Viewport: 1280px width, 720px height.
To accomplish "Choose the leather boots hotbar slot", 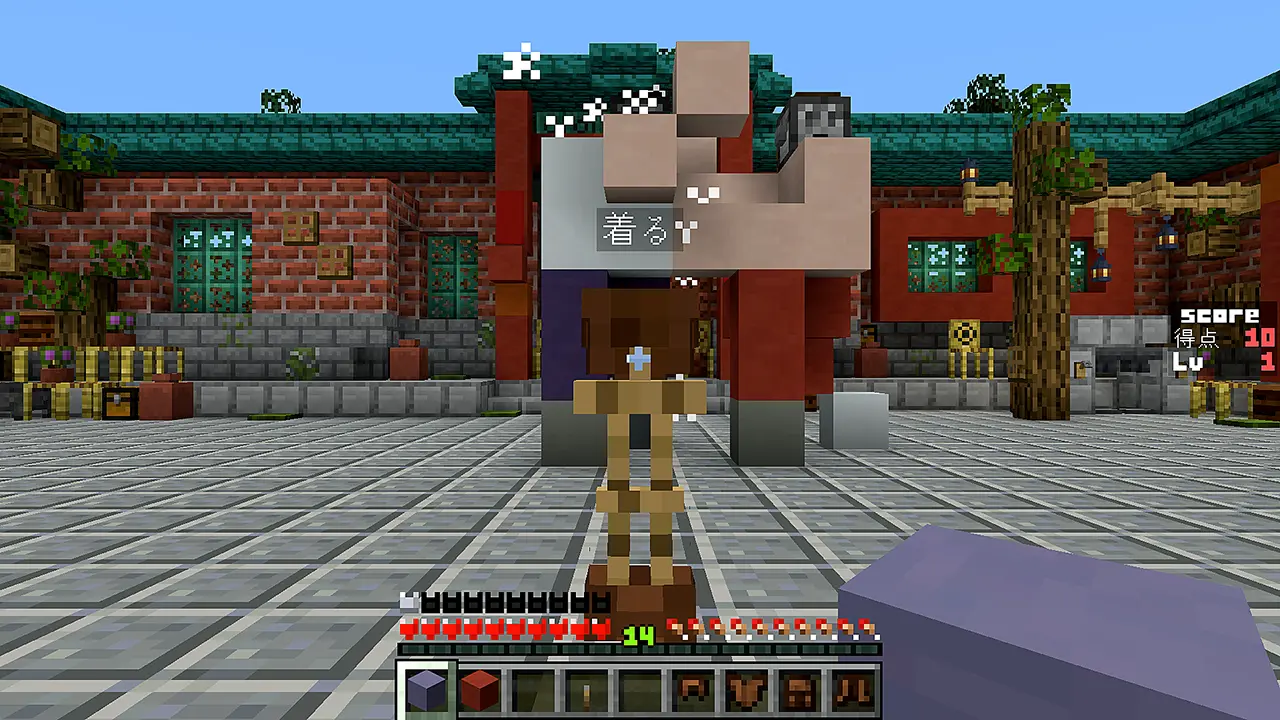I will (x=851, y=690).
